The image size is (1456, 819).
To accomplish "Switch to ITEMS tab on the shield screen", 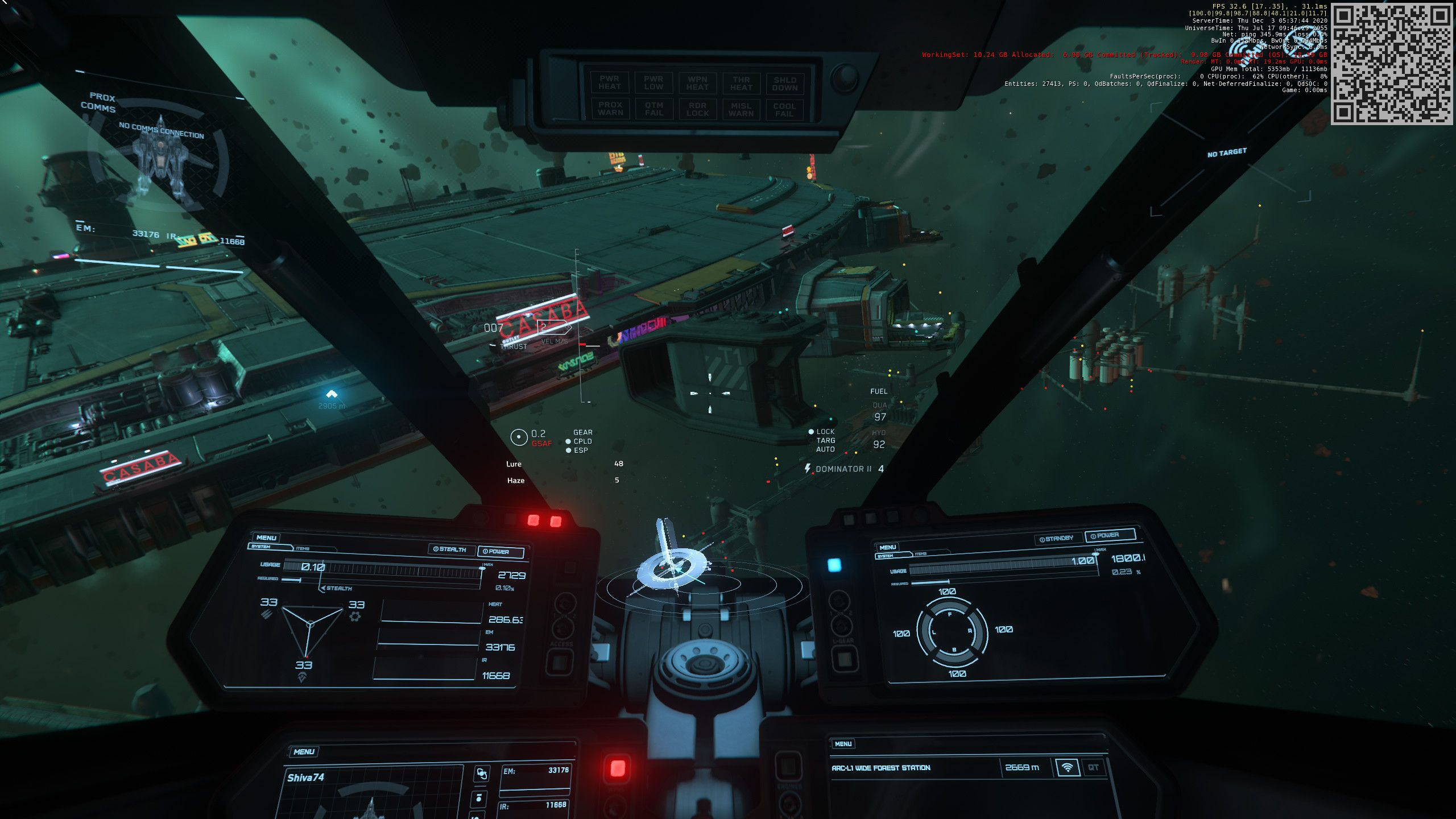I will 920,553.
